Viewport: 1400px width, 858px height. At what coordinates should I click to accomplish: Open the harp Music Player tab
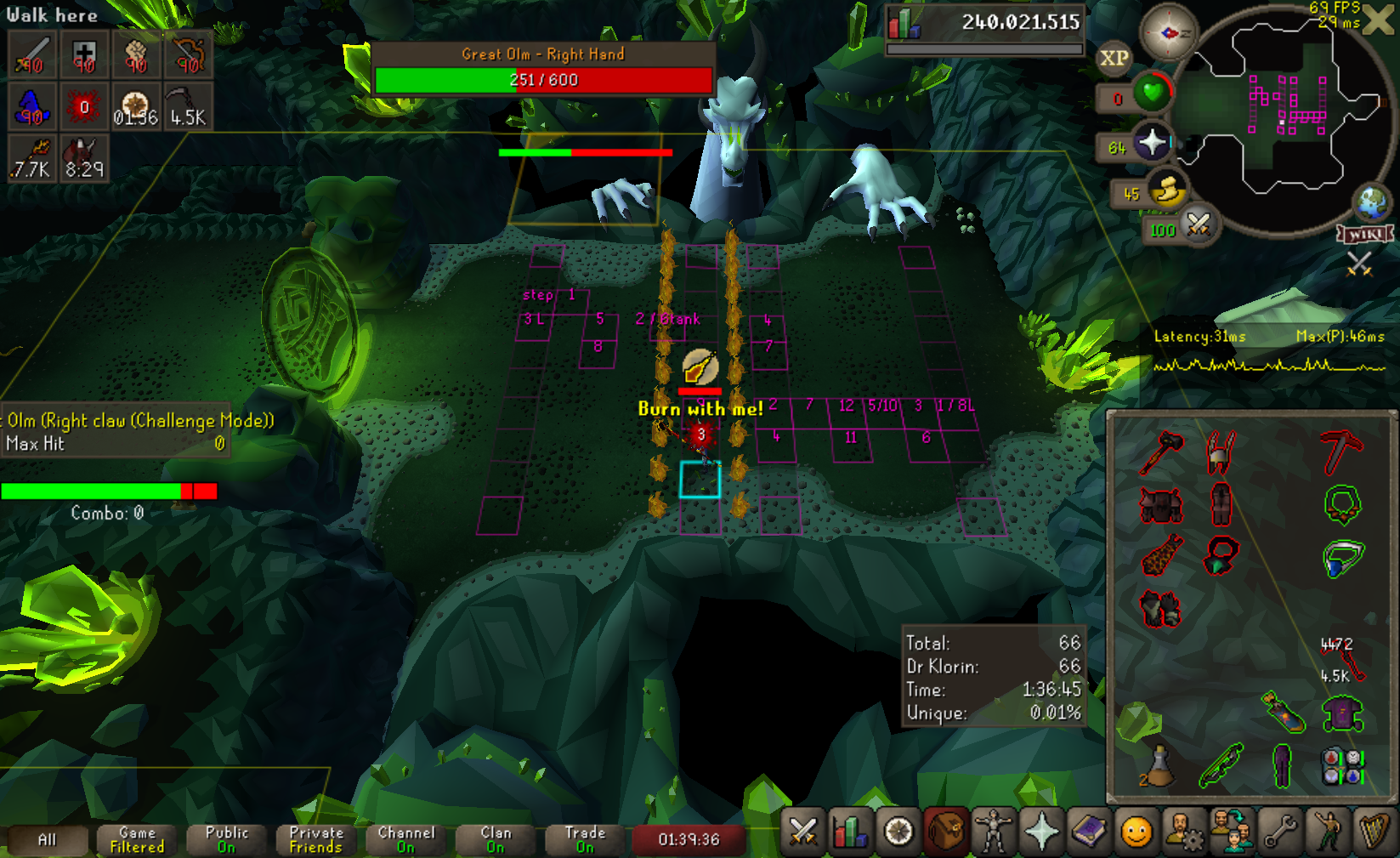1374,832
